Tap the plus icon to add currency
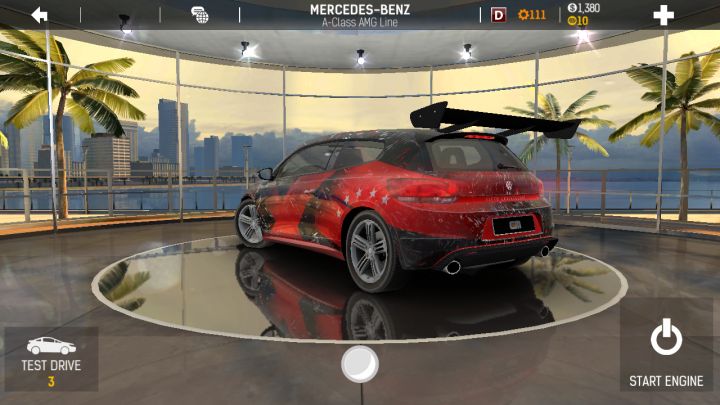 pos(663,14)
